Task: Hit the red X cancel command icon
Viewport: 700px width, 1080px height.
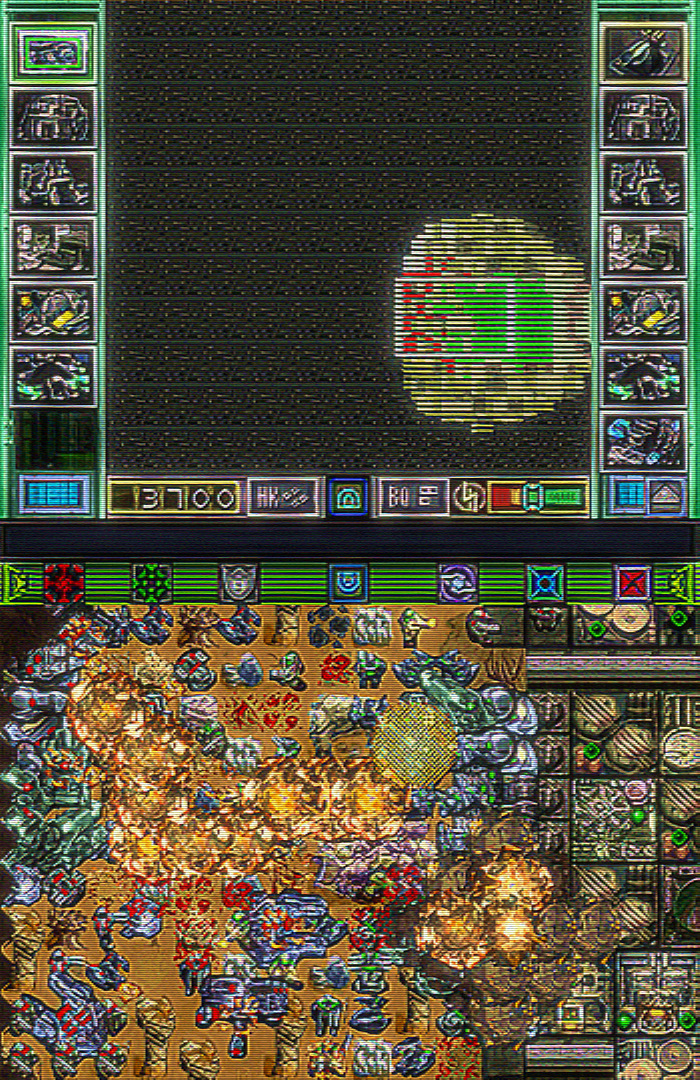Action: click(632, 582)
